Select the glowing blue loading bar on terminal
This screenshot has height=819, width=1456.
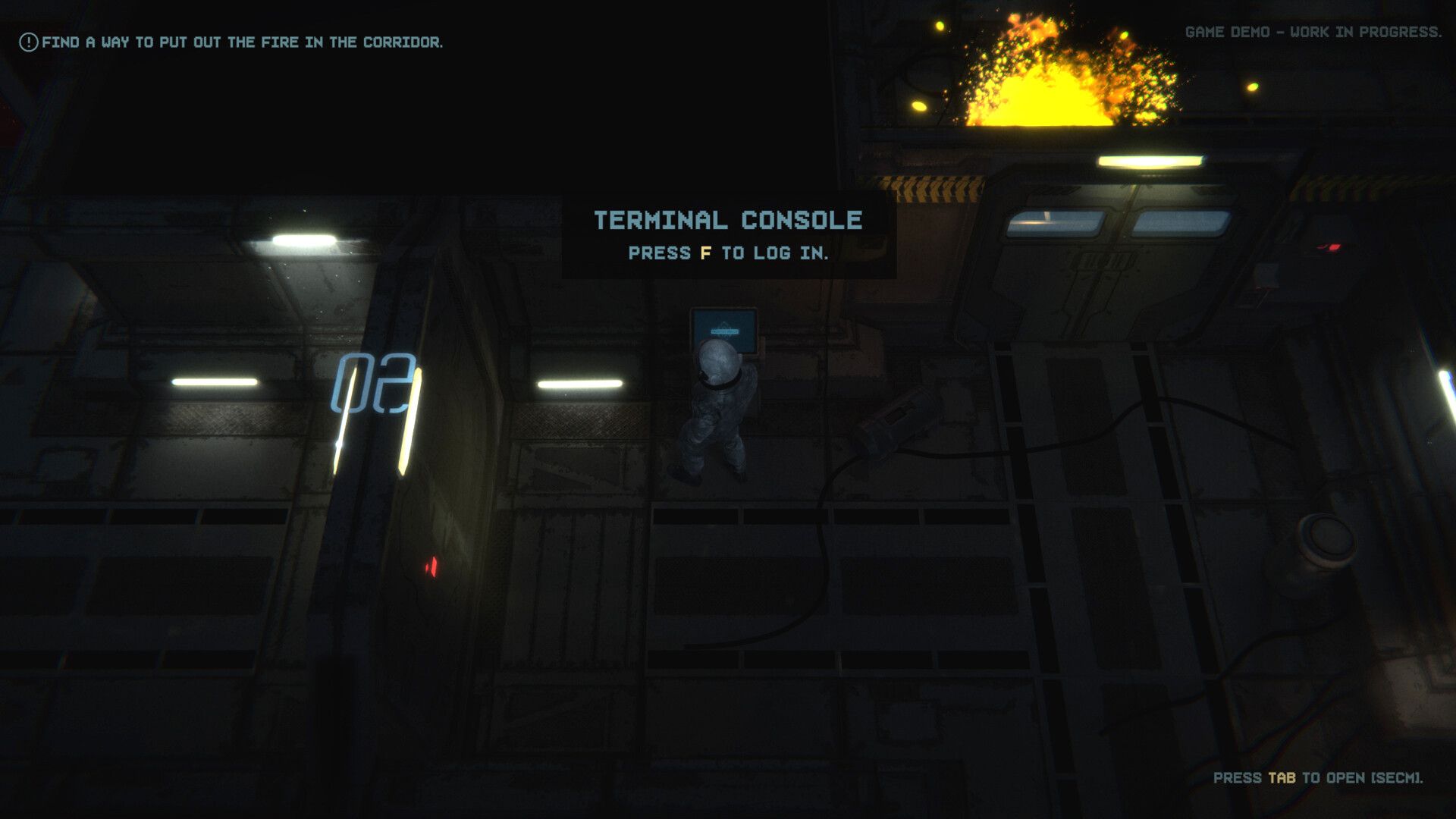pos(724,331)
